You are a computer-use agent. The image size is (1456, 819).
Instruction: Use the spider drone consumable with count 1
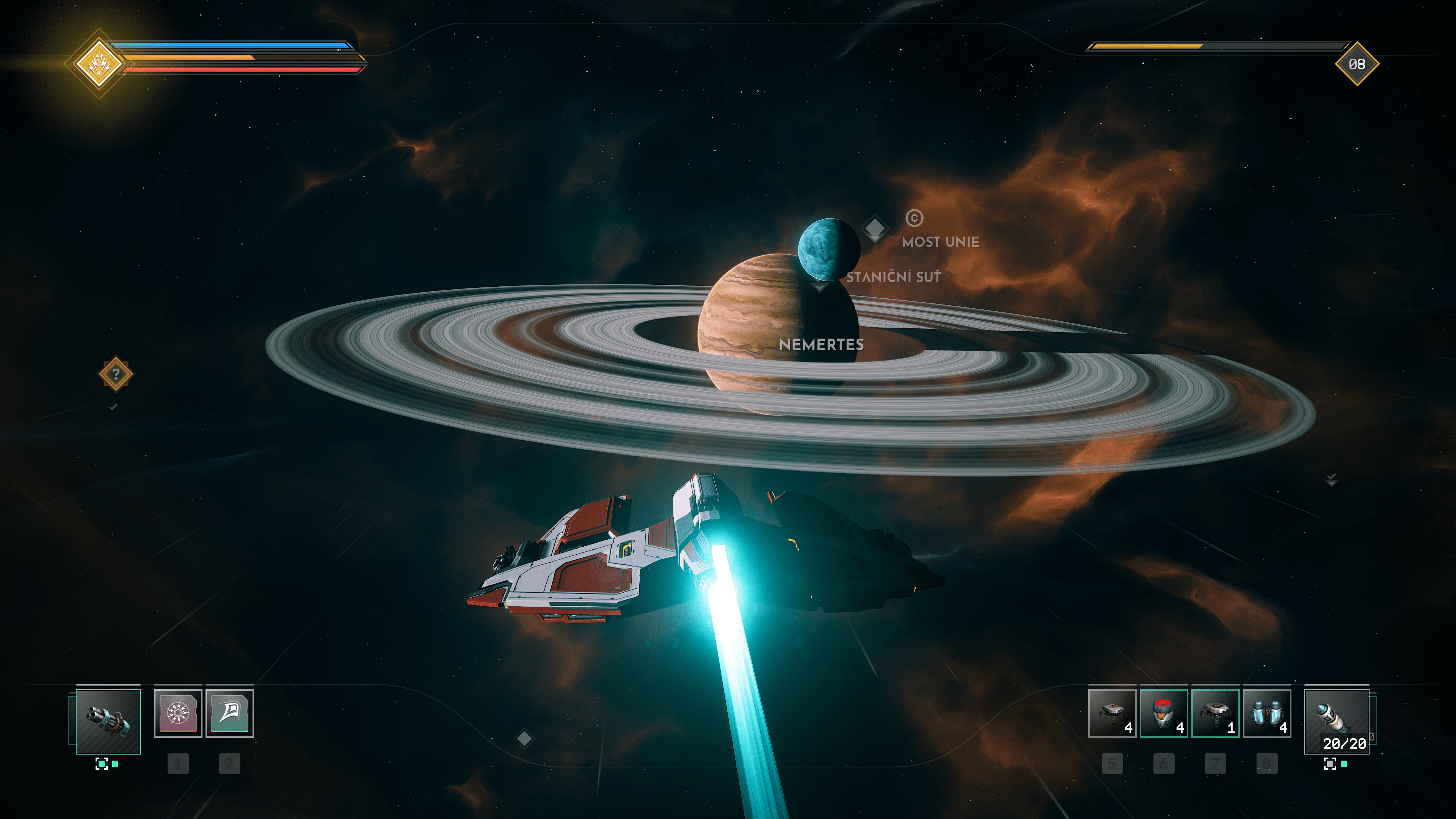tap(1214, 713)
